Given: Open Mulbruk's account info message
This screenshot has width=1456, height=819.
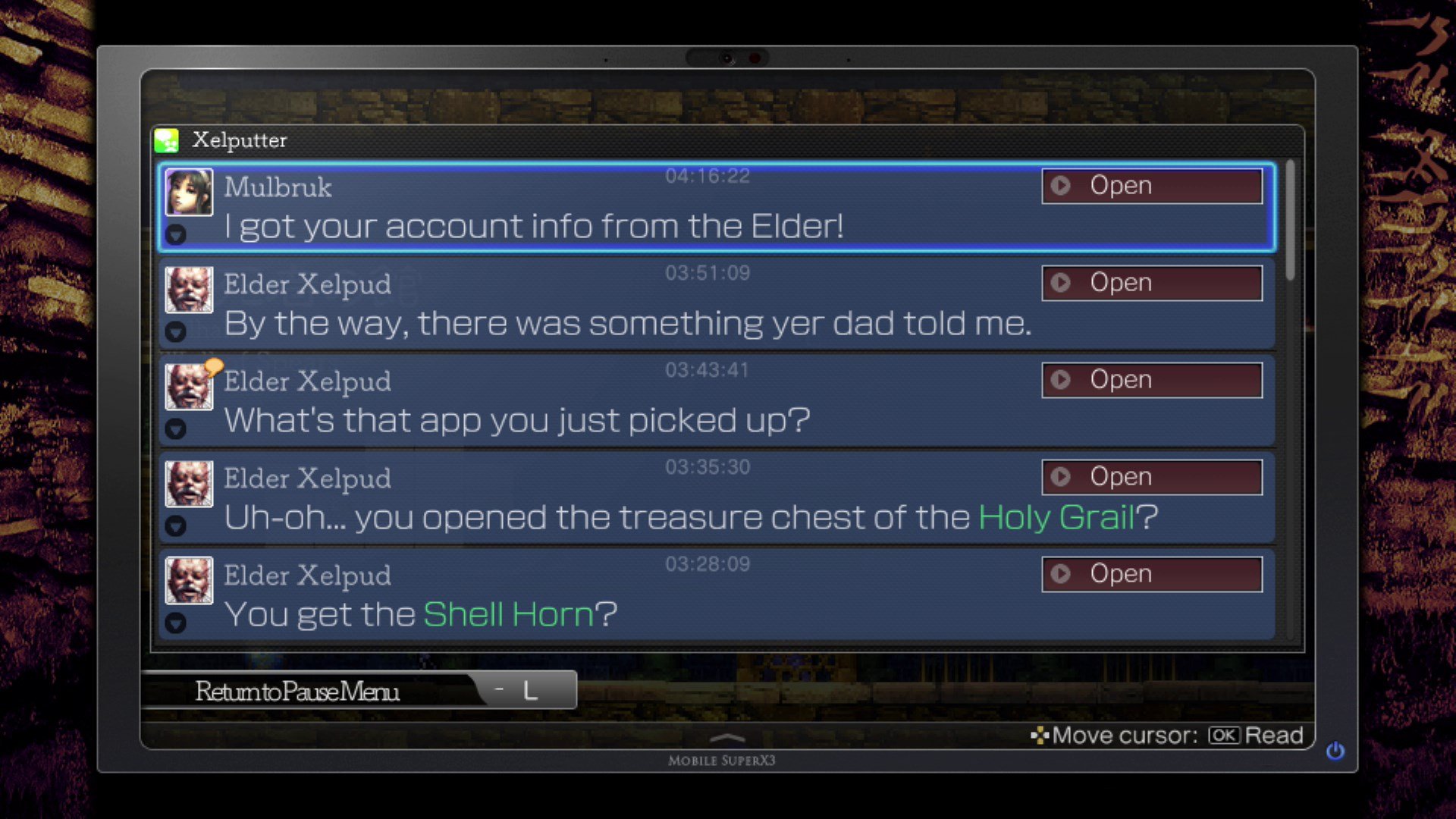Looking at the screenshot, I should [1151, 186].
